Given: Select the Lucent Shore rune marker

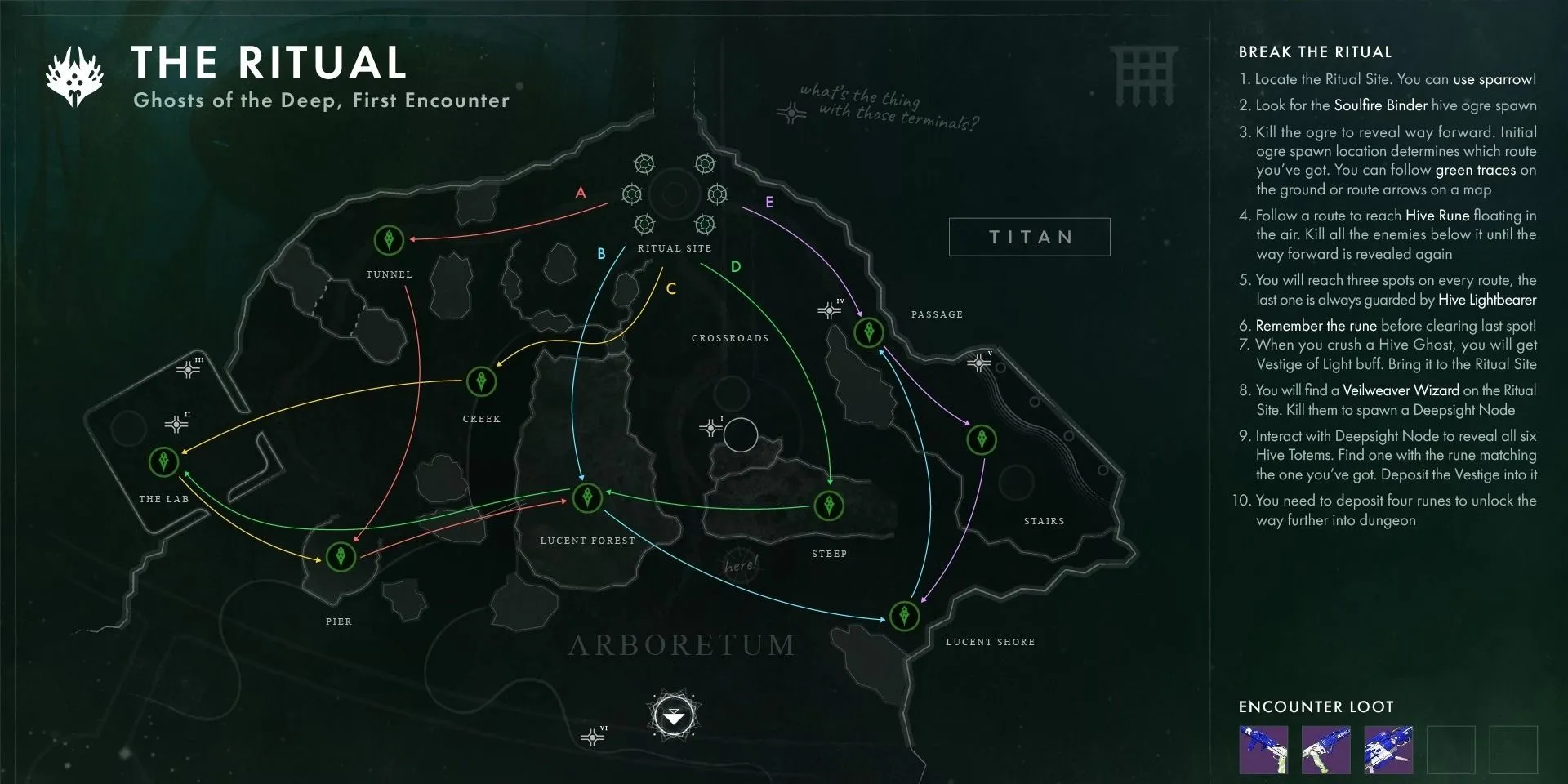Looking at the screenshot, I should [x=904, y=615].
